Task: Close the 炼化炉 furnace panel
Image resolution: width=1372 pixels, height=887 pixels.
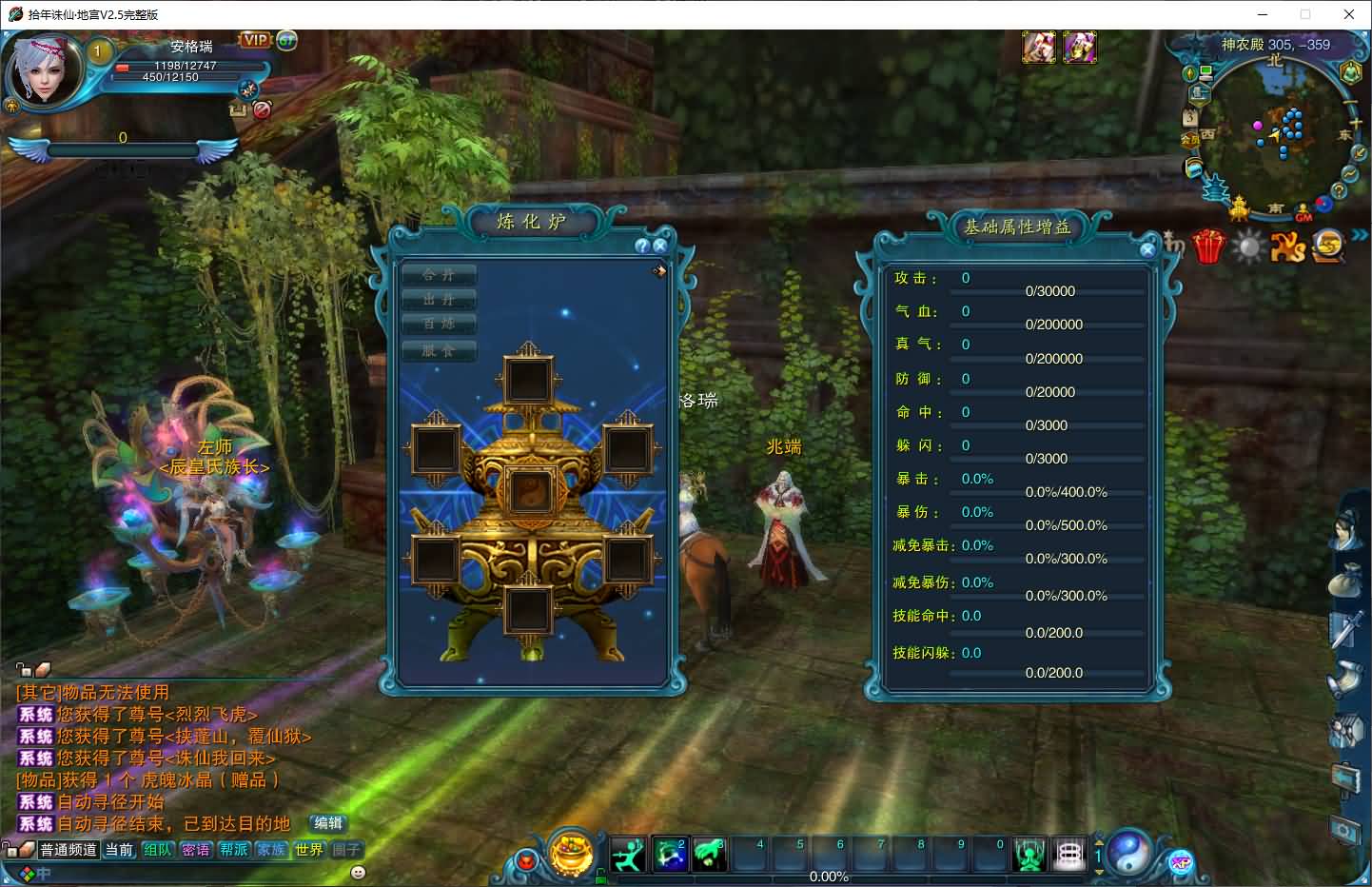Action: click(x=660, y=246)
